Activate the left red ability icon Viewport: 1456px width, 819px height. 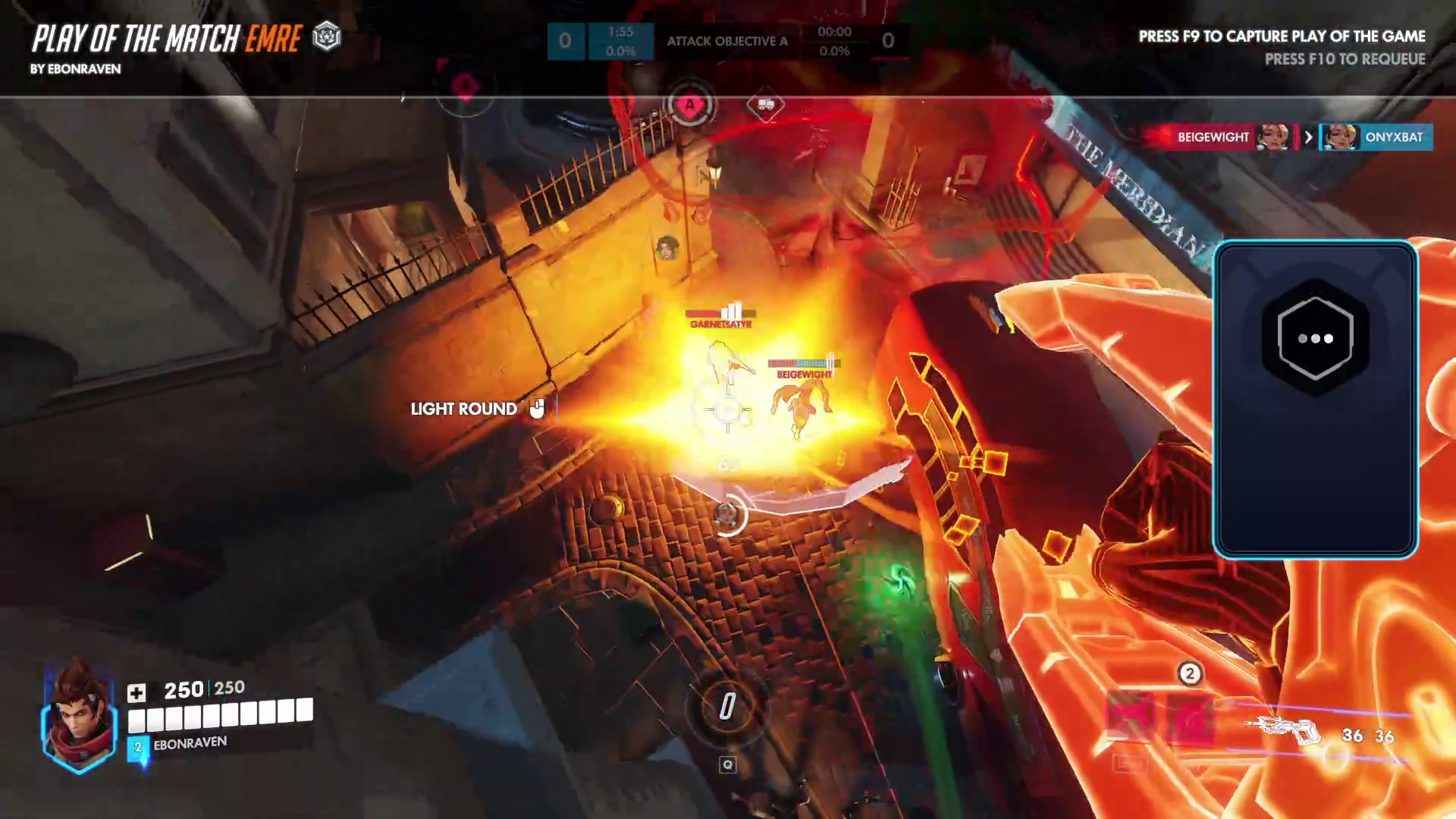(1130, 718)
